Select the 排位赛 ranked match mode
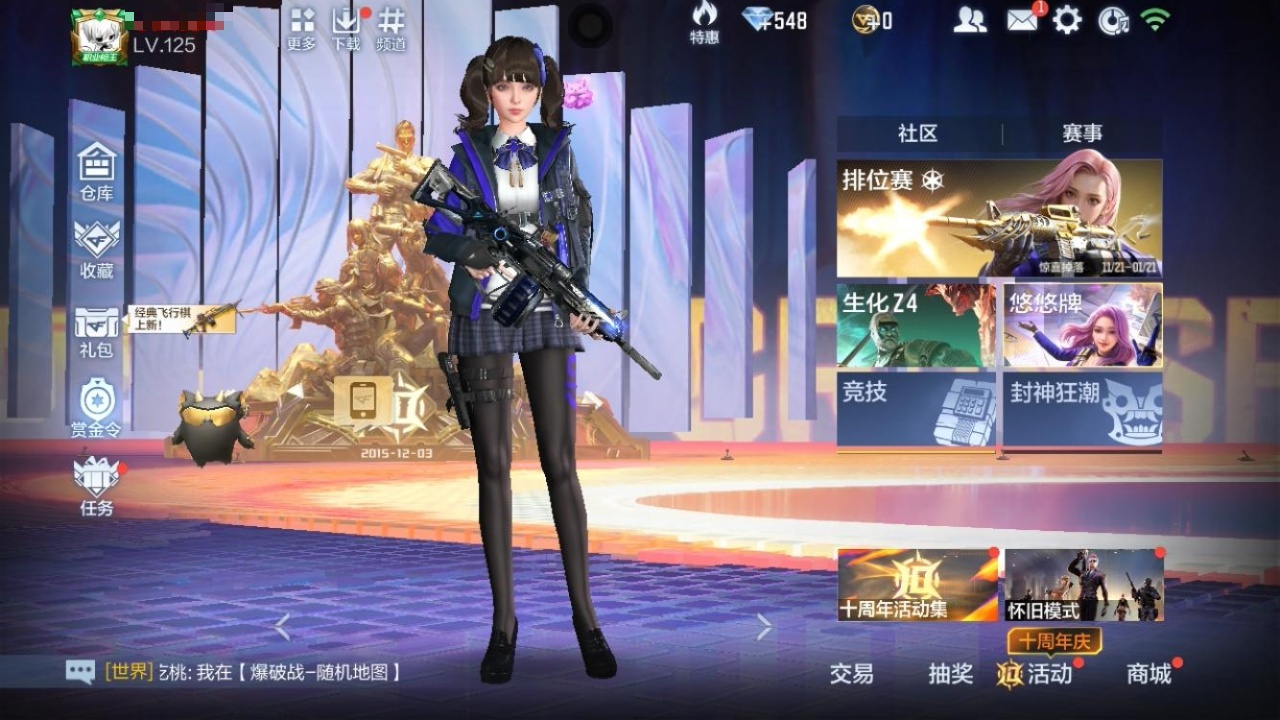This screenshot has height=720, width=1280. [x=999, y=218]
